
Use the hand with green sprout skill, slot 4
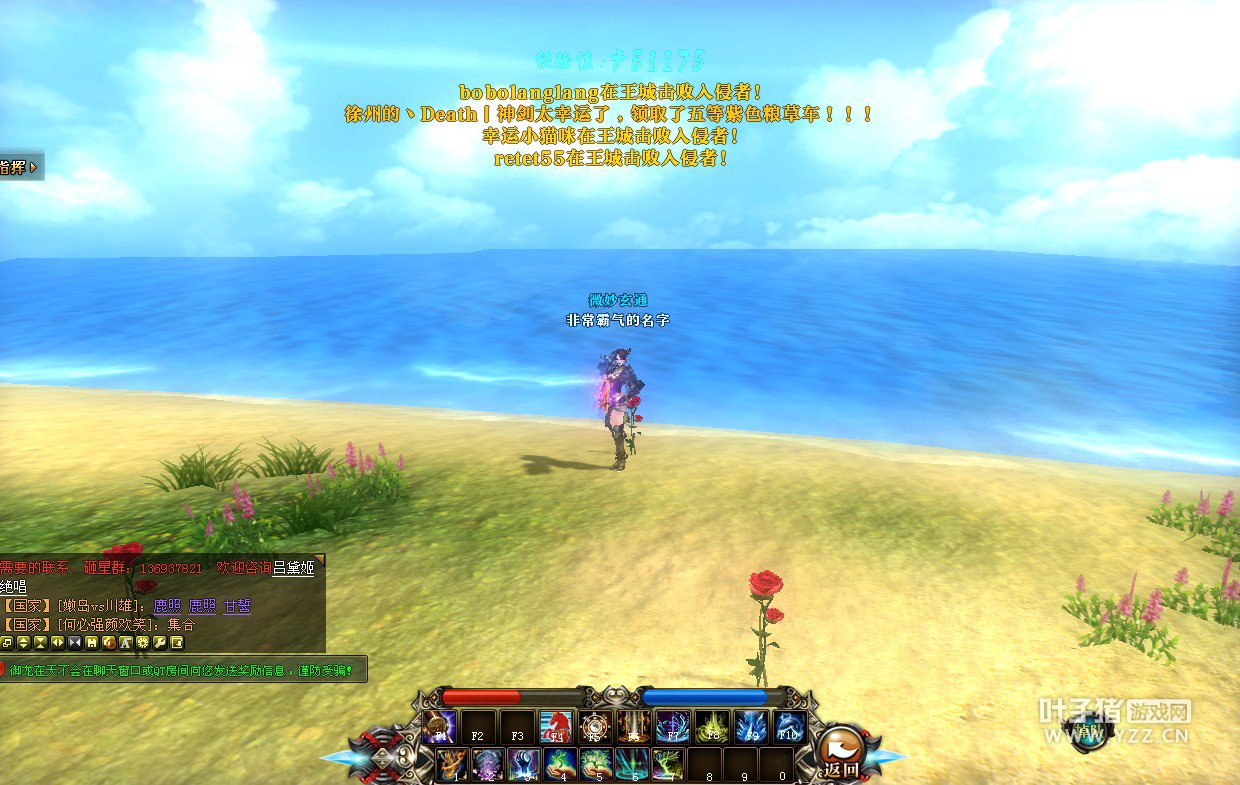coord(562,765)
